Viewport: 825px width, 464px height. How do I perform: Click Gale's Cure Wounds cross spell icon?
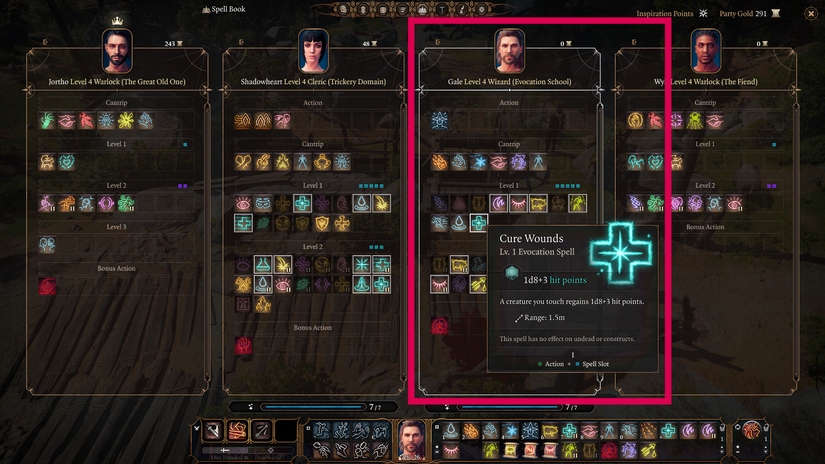[479, 223]
